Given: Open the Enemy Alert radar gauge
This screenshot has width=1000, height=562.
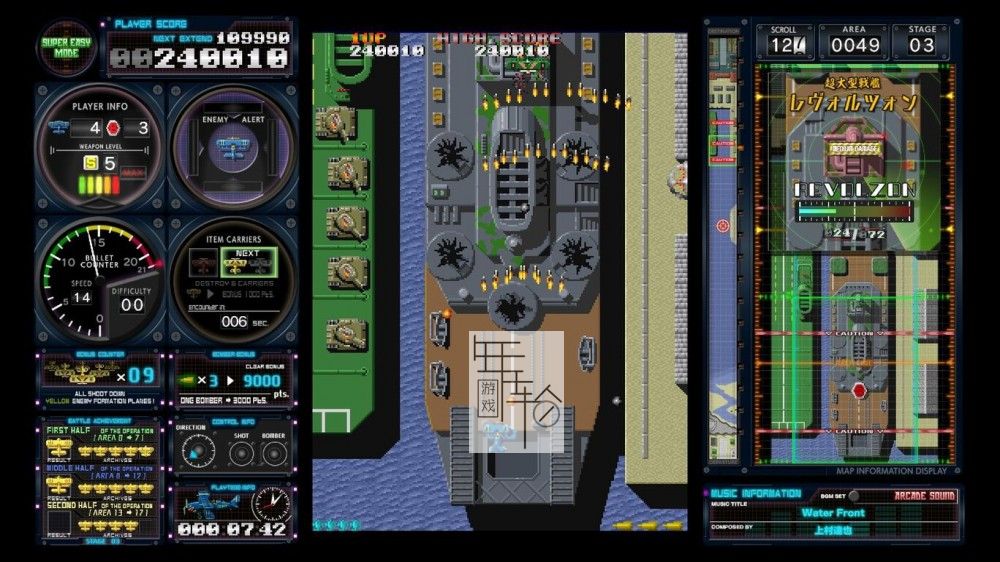Looking at the screenshot, I should pos(233,147).
